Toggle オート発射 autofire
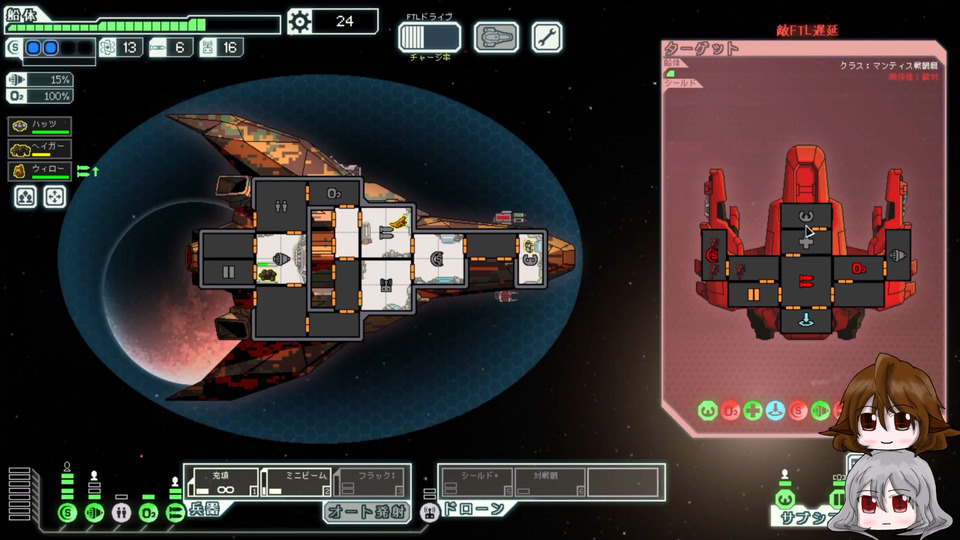Viewport: 960px width, 540px height. (x=367, y=512)
